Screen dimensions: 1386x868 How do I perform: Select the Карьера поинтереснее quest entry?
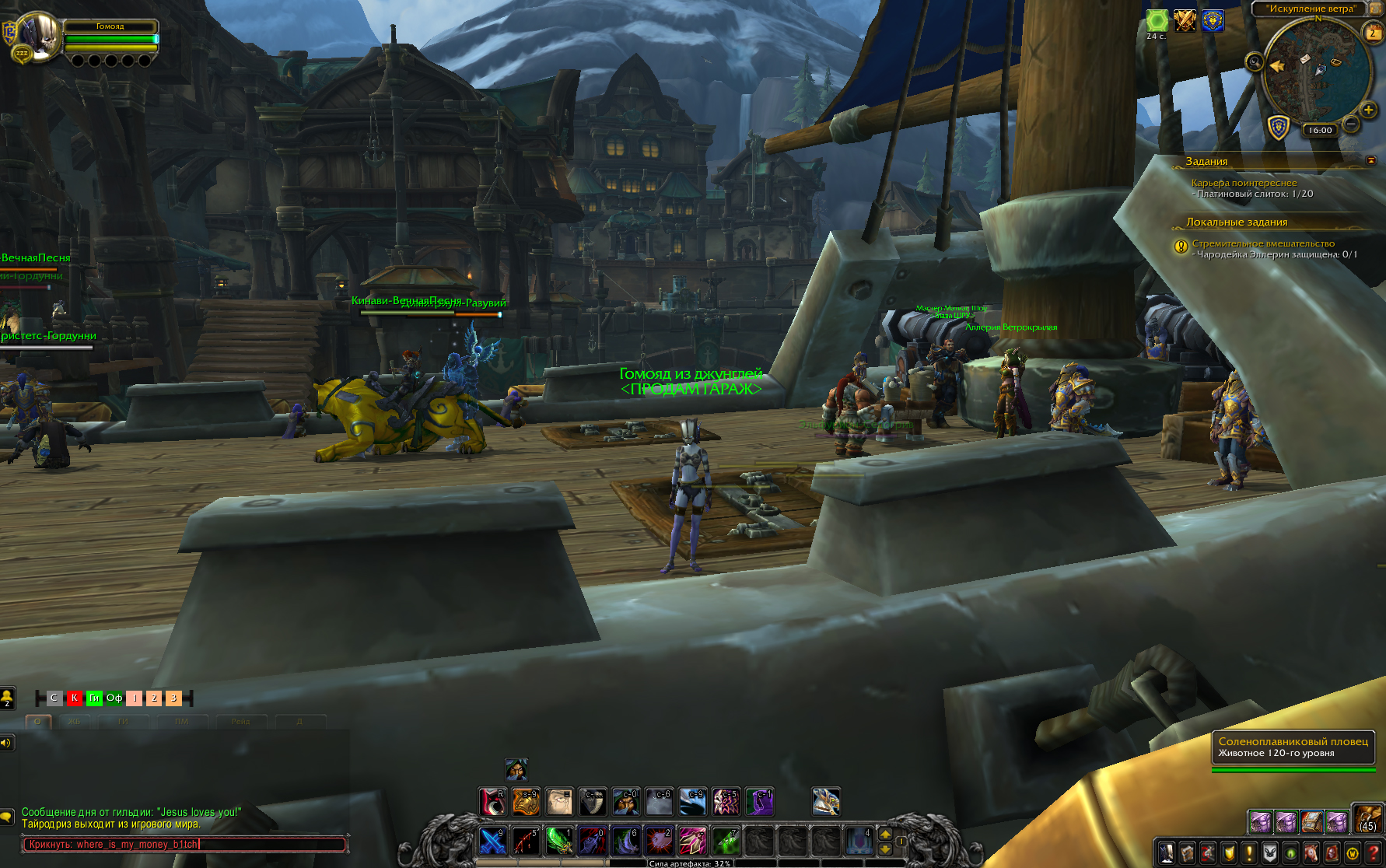pyautogui.click(x=1244, y=183)
